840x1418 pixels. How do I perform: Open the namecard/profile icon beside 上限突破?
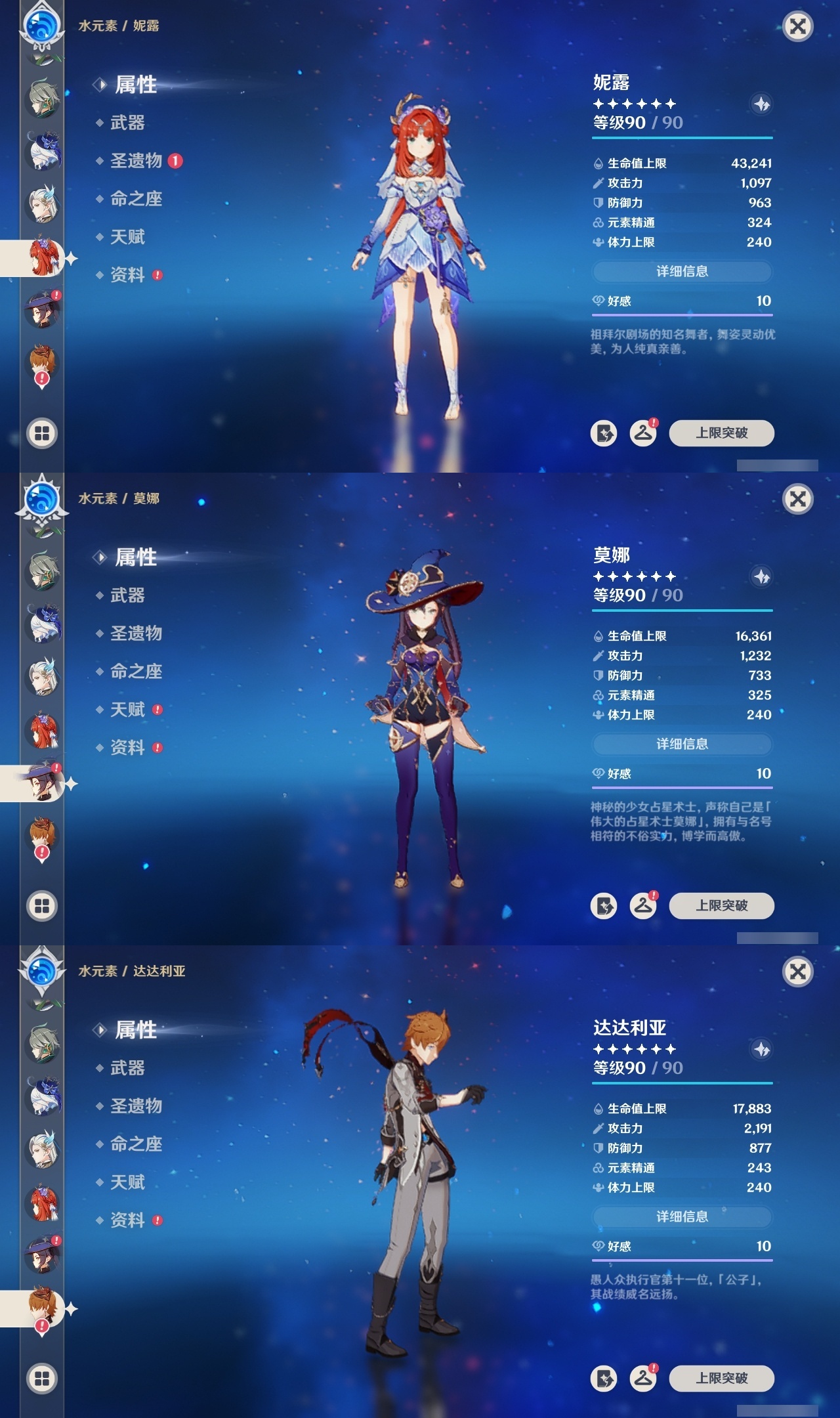tap(605, 433)
